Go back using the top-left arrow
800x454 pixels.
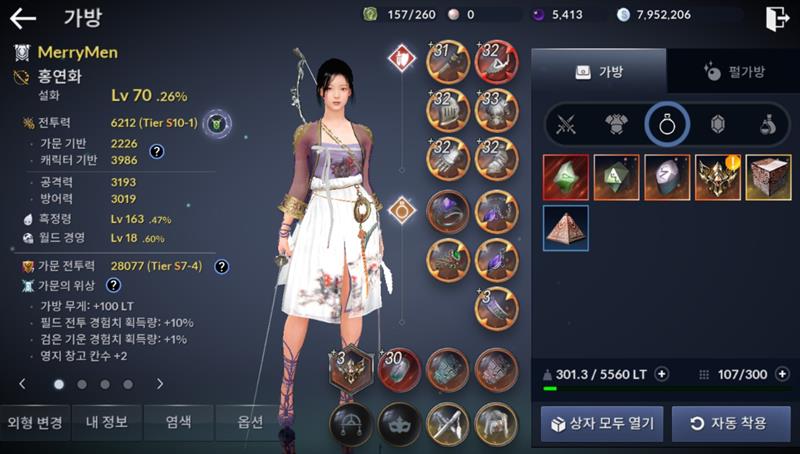pos(23,18)
